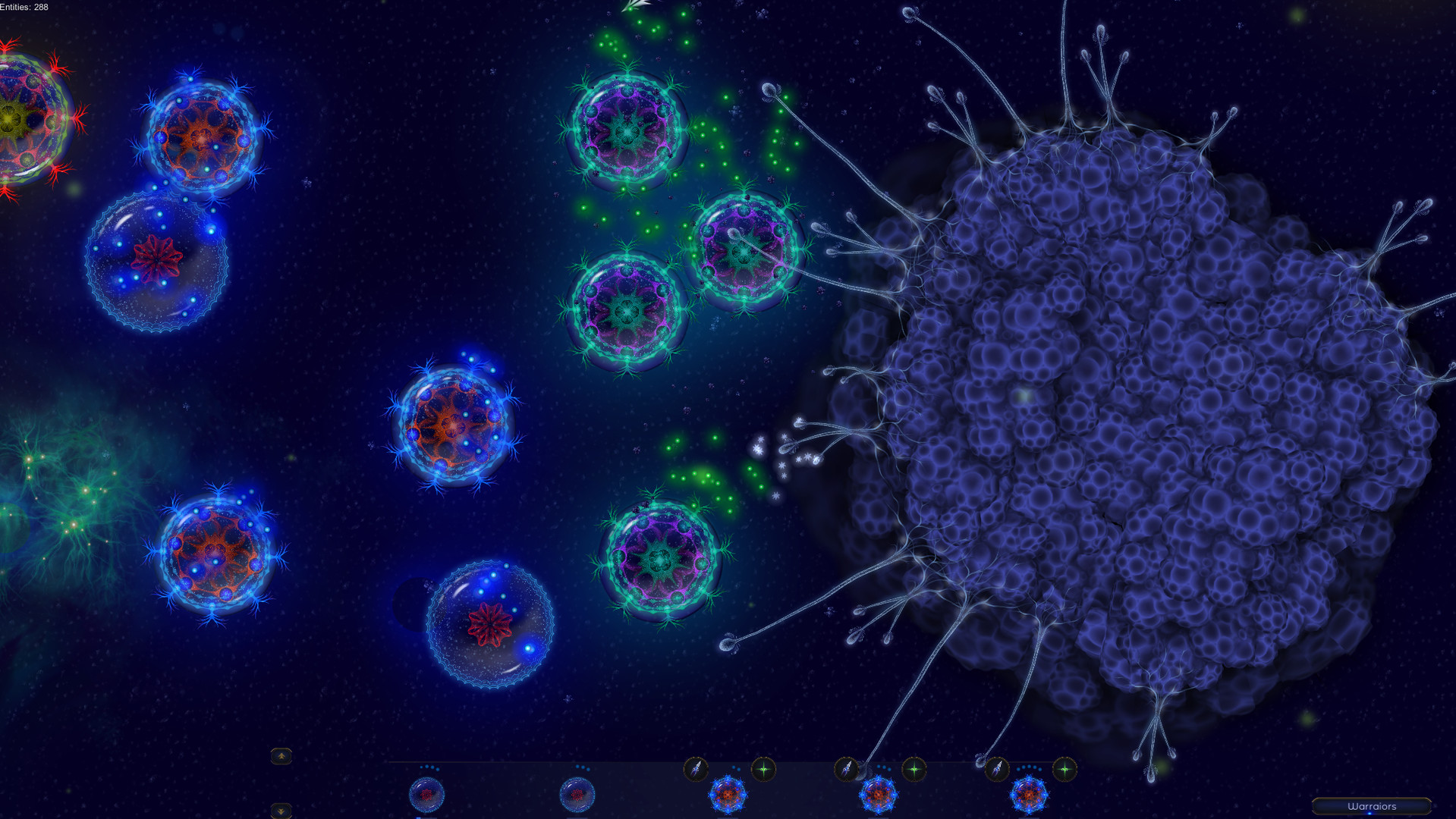The height and width of the screenshot is (819, 1456).
Task: Select the rightmost rocket upgrade icon
Action: (x=997, y=768)
